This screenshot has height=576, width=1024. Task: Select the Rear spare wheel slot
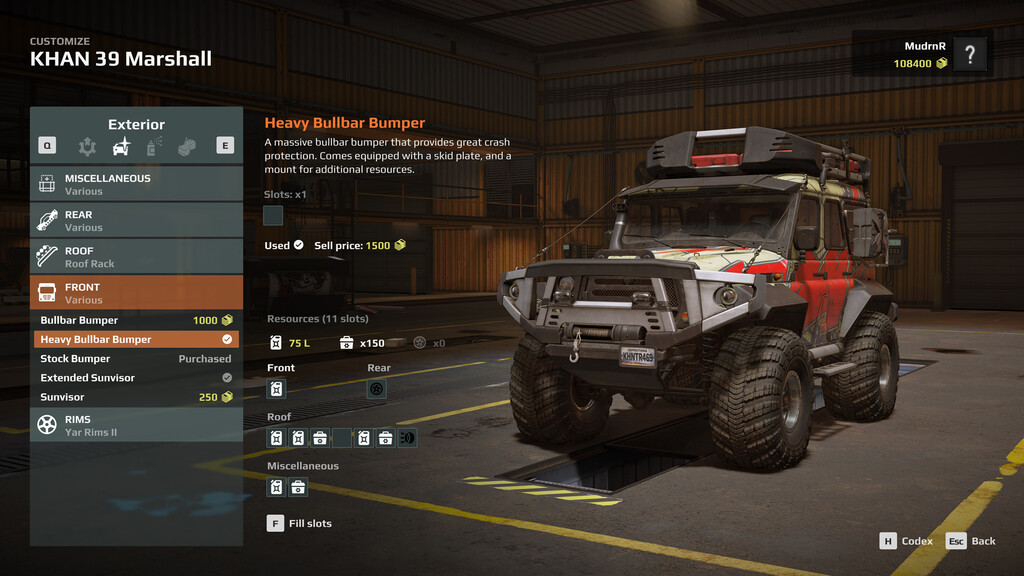377,389
